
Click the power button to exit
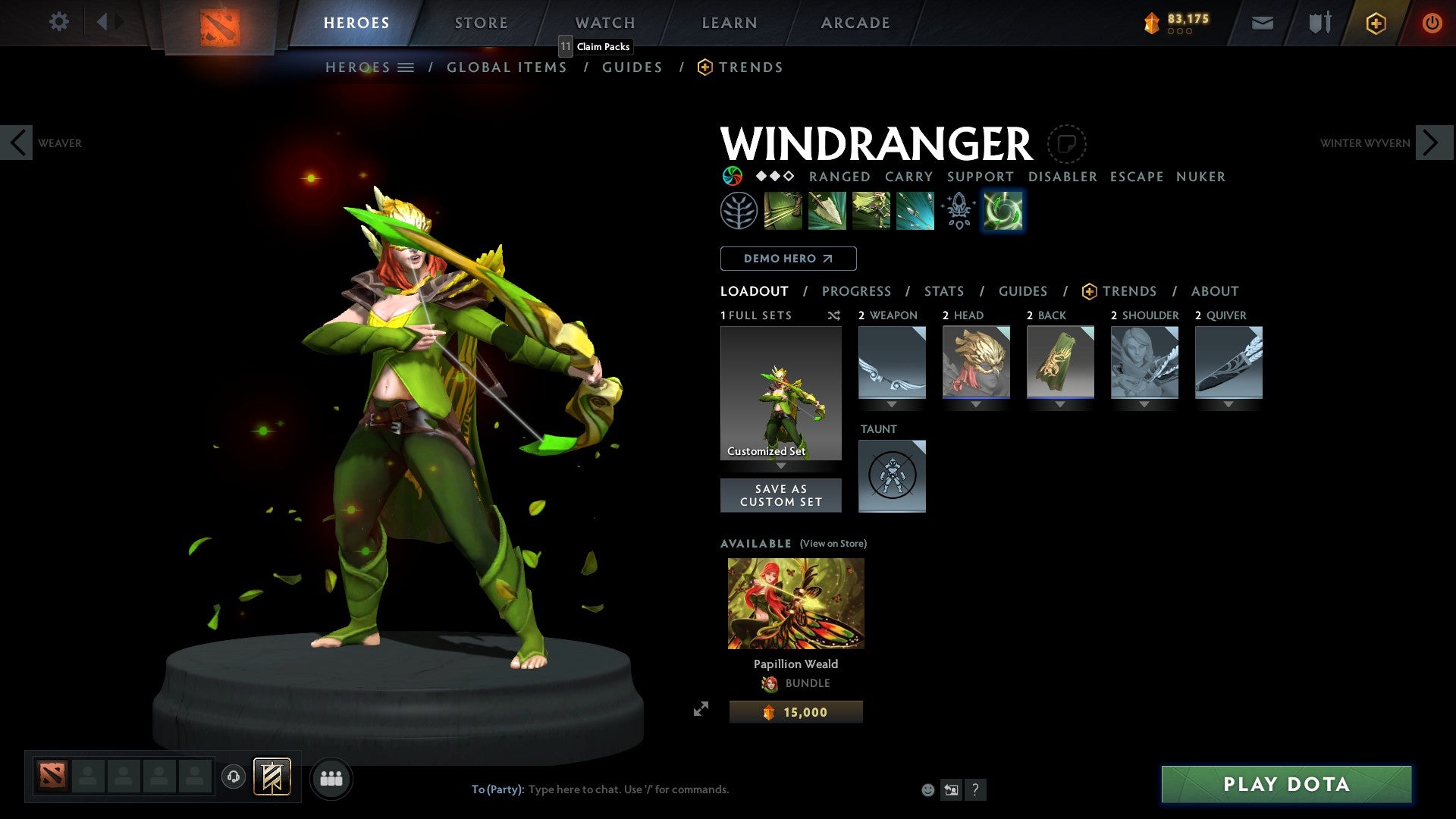[x=1433, y=23]
